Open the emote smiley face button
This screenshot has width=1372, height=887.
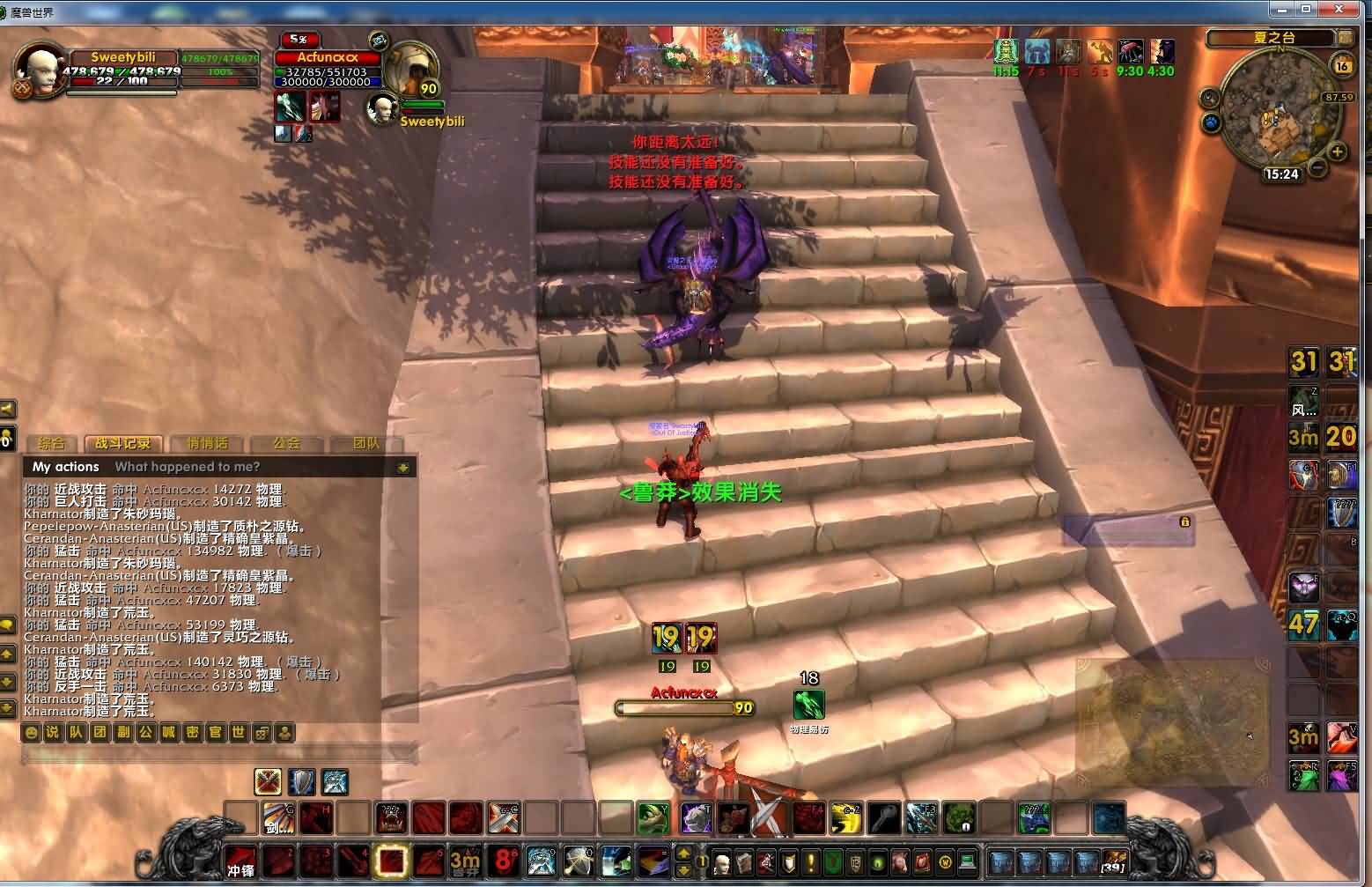[32, 732]
